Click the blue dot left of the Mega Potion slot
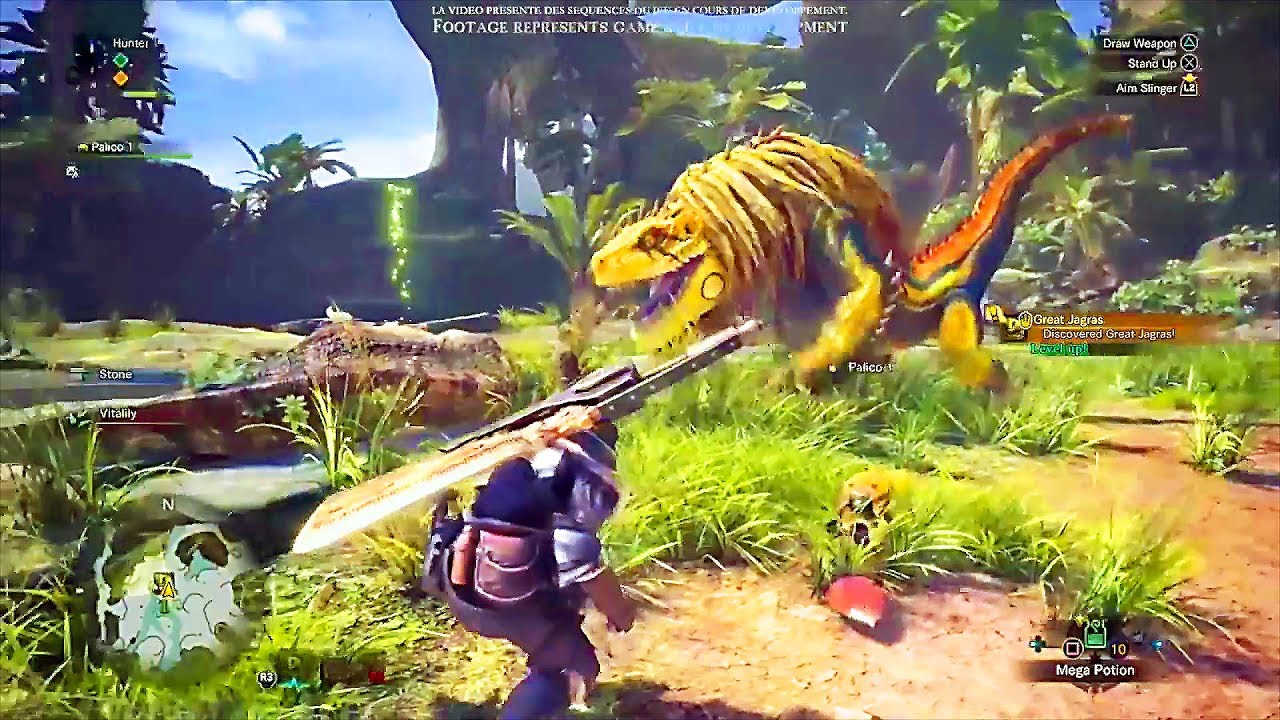The height and width of the screenshot is (720, 1280). coord(1036,644)
